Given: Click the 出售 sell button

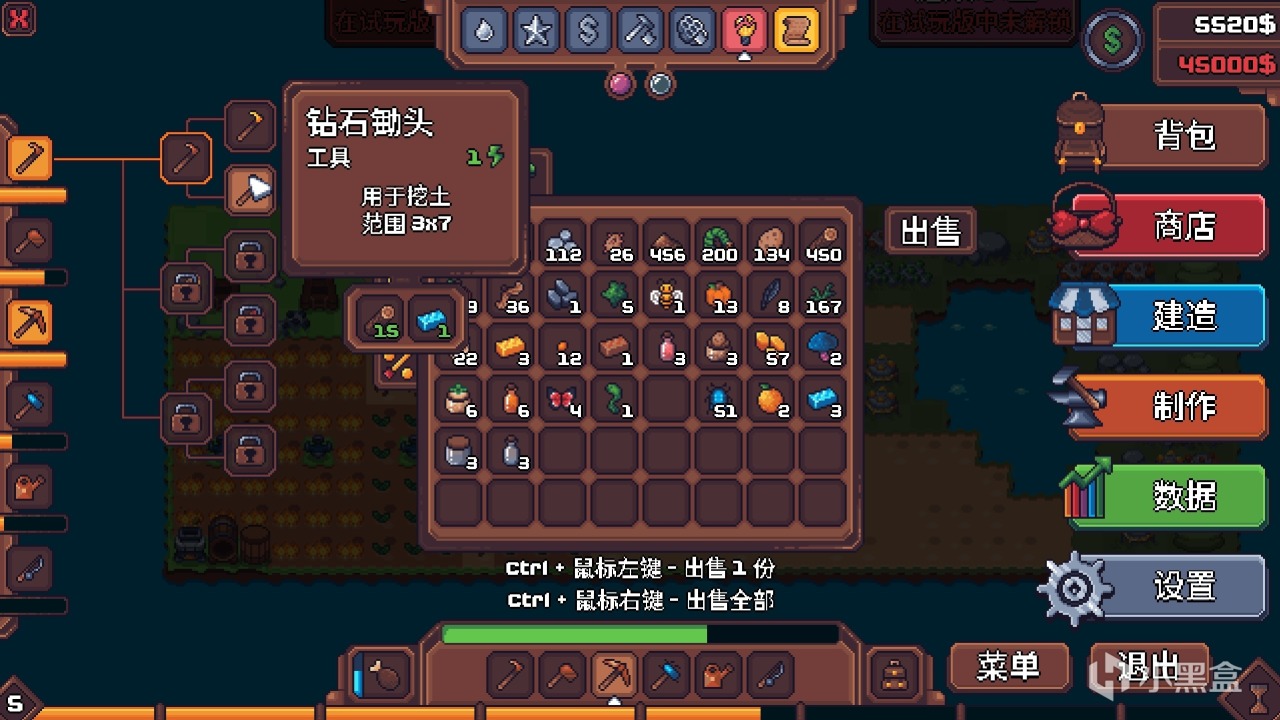Looking at the screenshot, I should [931, 232].
